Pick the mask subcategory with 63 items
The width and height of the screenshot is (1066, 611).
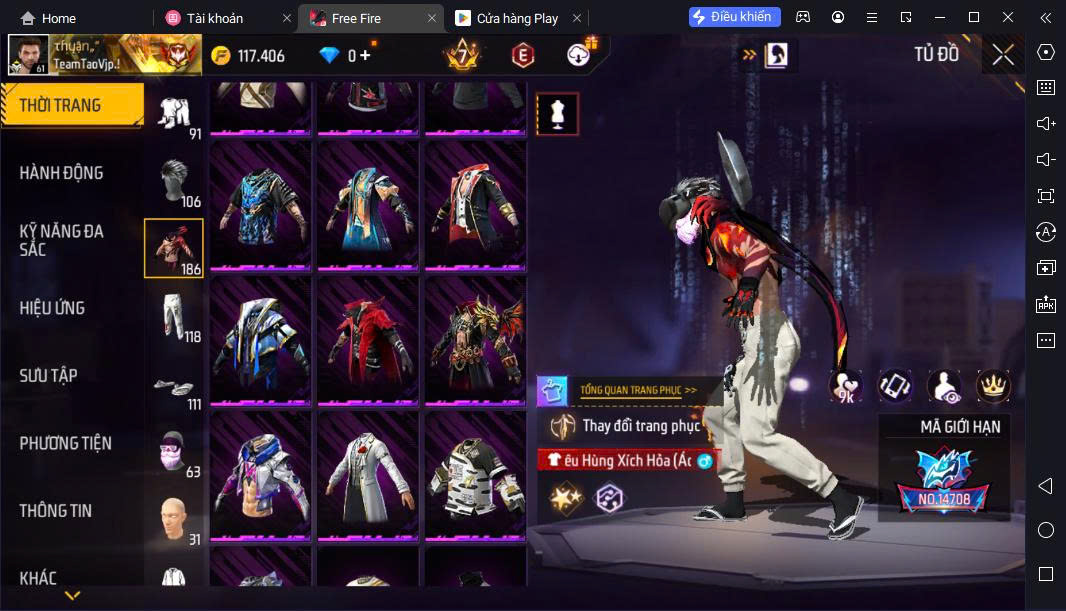[175, 453]
